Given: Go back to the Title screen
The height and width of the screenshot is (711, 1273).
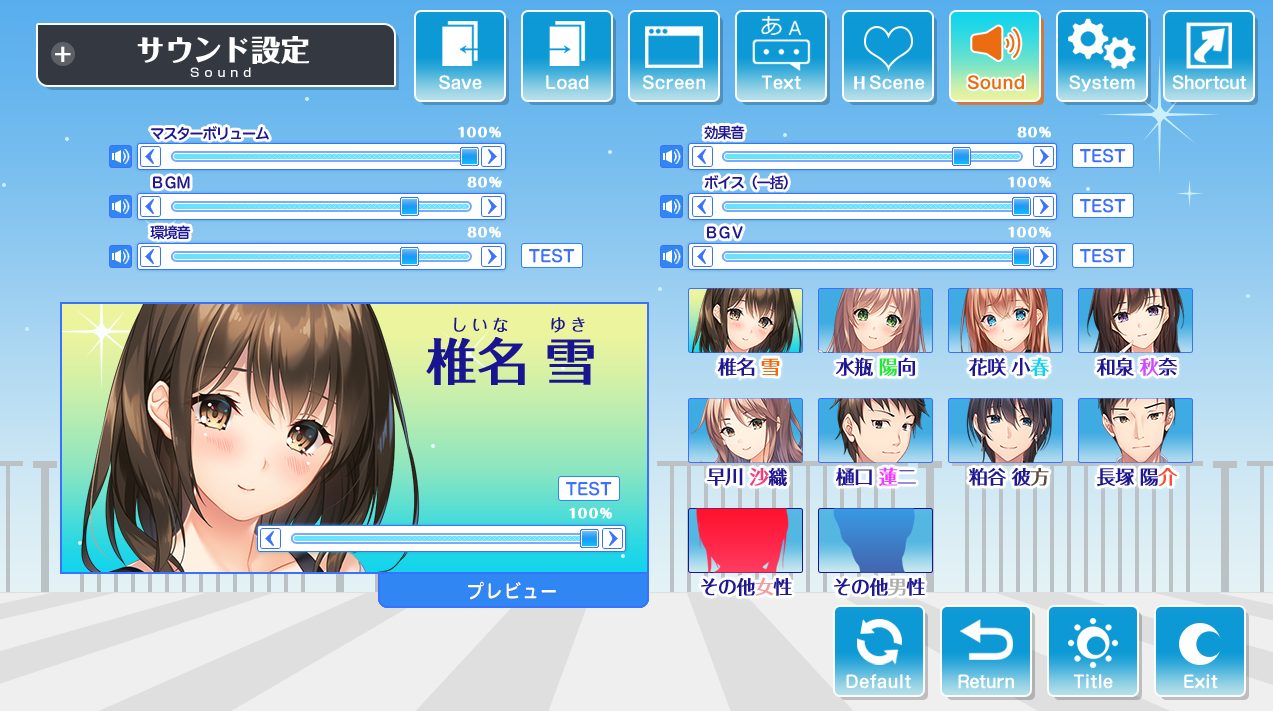Looking at the screenshot, I should [x=1093, y=652].
